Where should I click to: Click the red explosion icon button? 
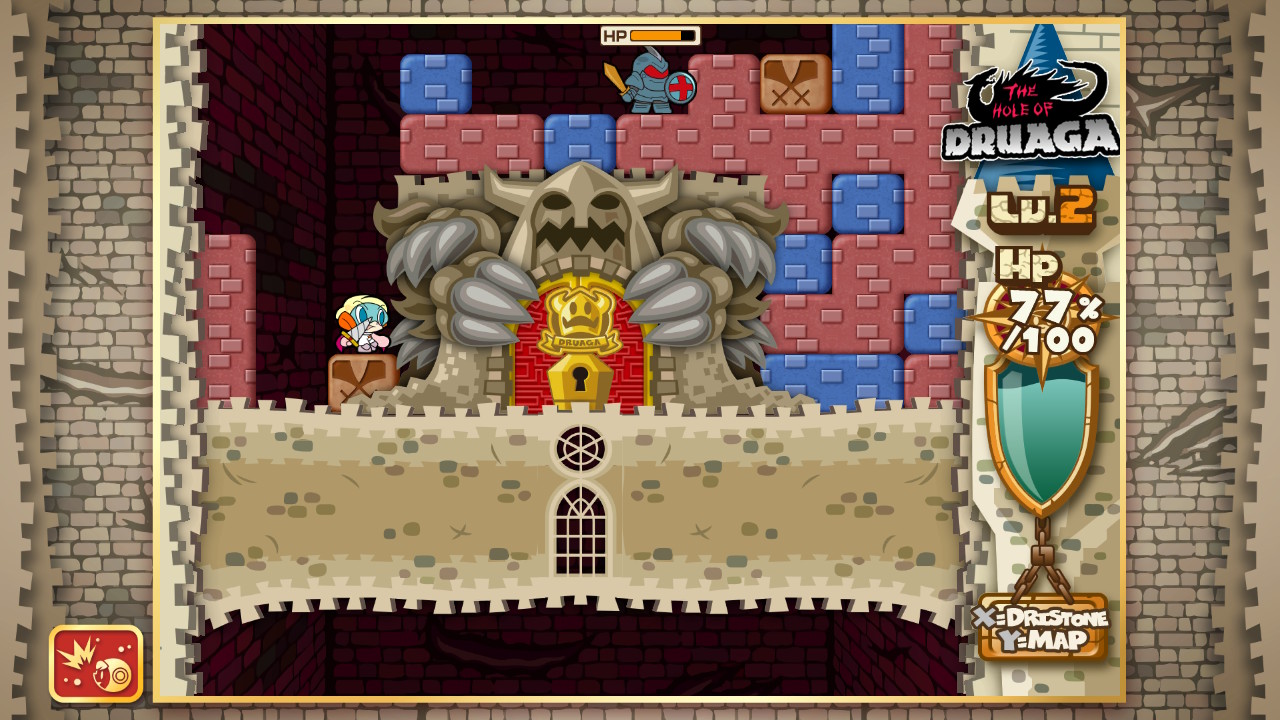pyautogui.click(x=96, y=663)
